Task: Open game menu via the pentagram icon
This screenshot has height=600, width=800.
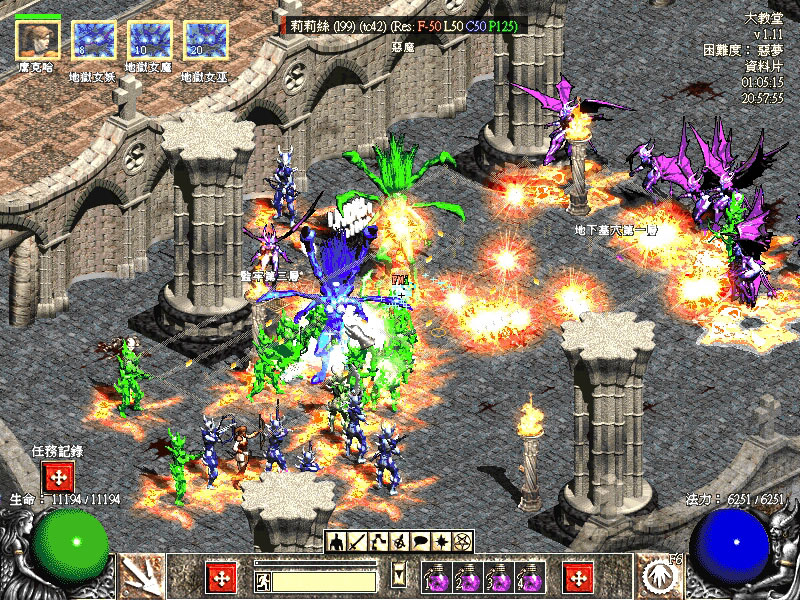Action: click(x=462, y=542)
